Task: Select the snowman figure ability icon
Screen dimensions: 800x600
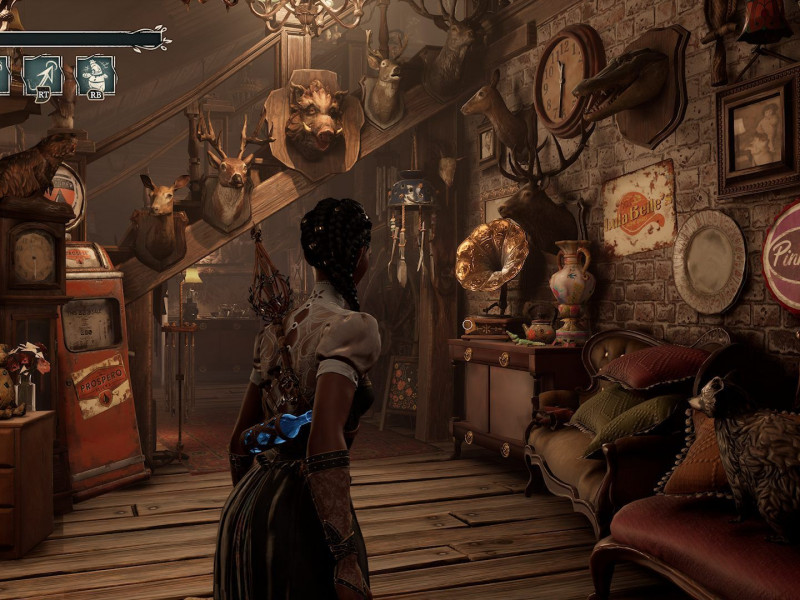Action: pos(95,75)
